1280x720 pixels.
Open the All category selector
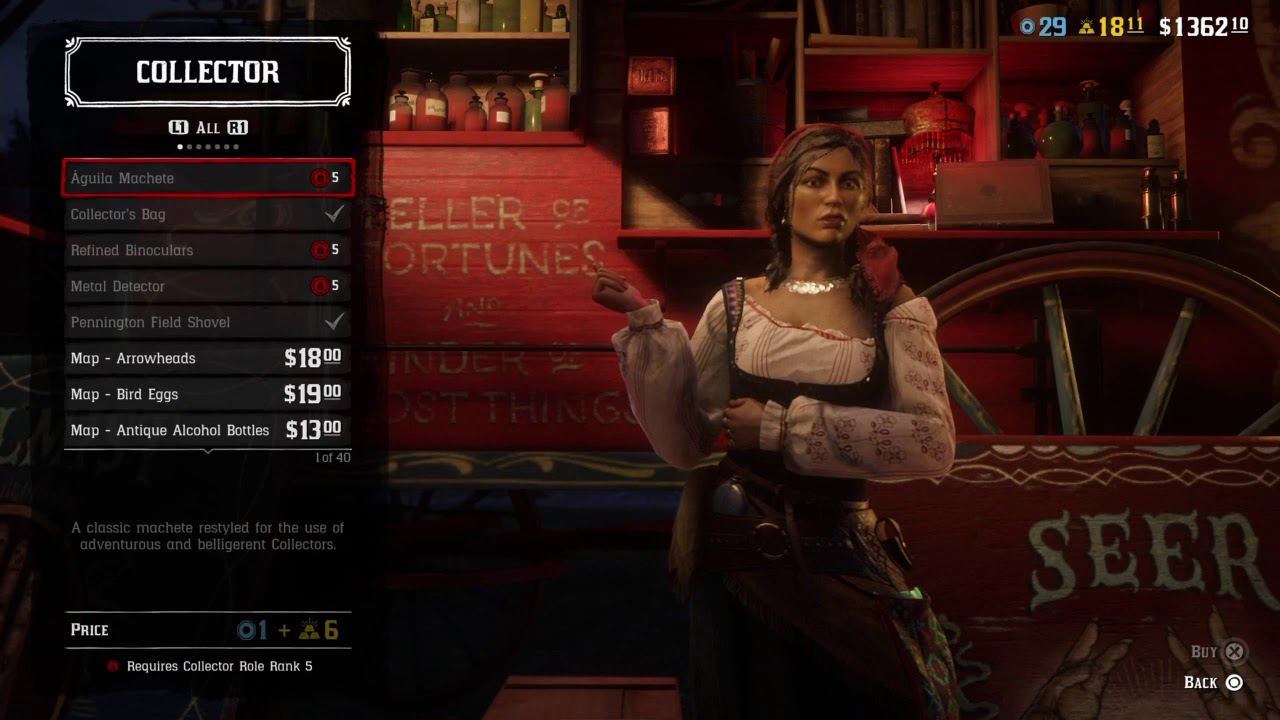(x=208, y=128)
